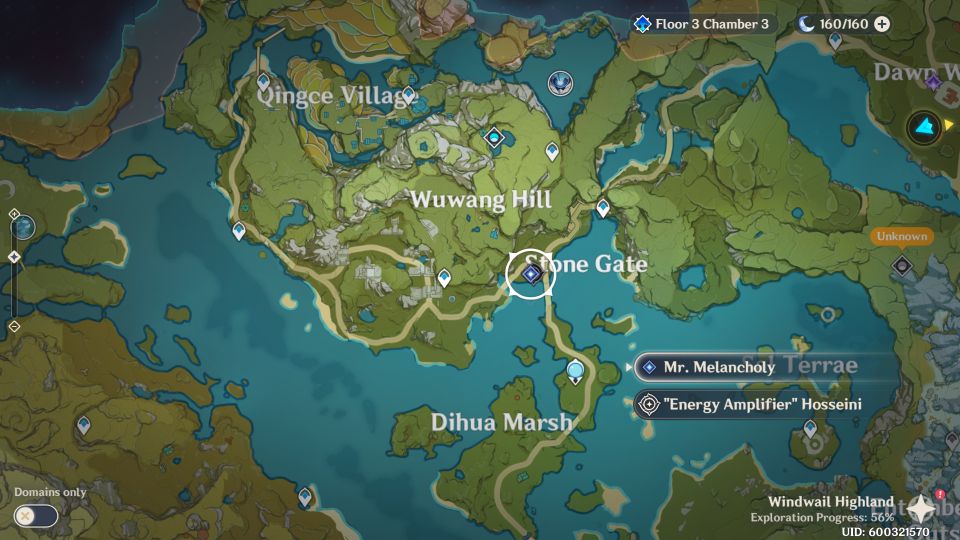
Task: Open the map region switcher star icon
Action: [x=919, y=510]
